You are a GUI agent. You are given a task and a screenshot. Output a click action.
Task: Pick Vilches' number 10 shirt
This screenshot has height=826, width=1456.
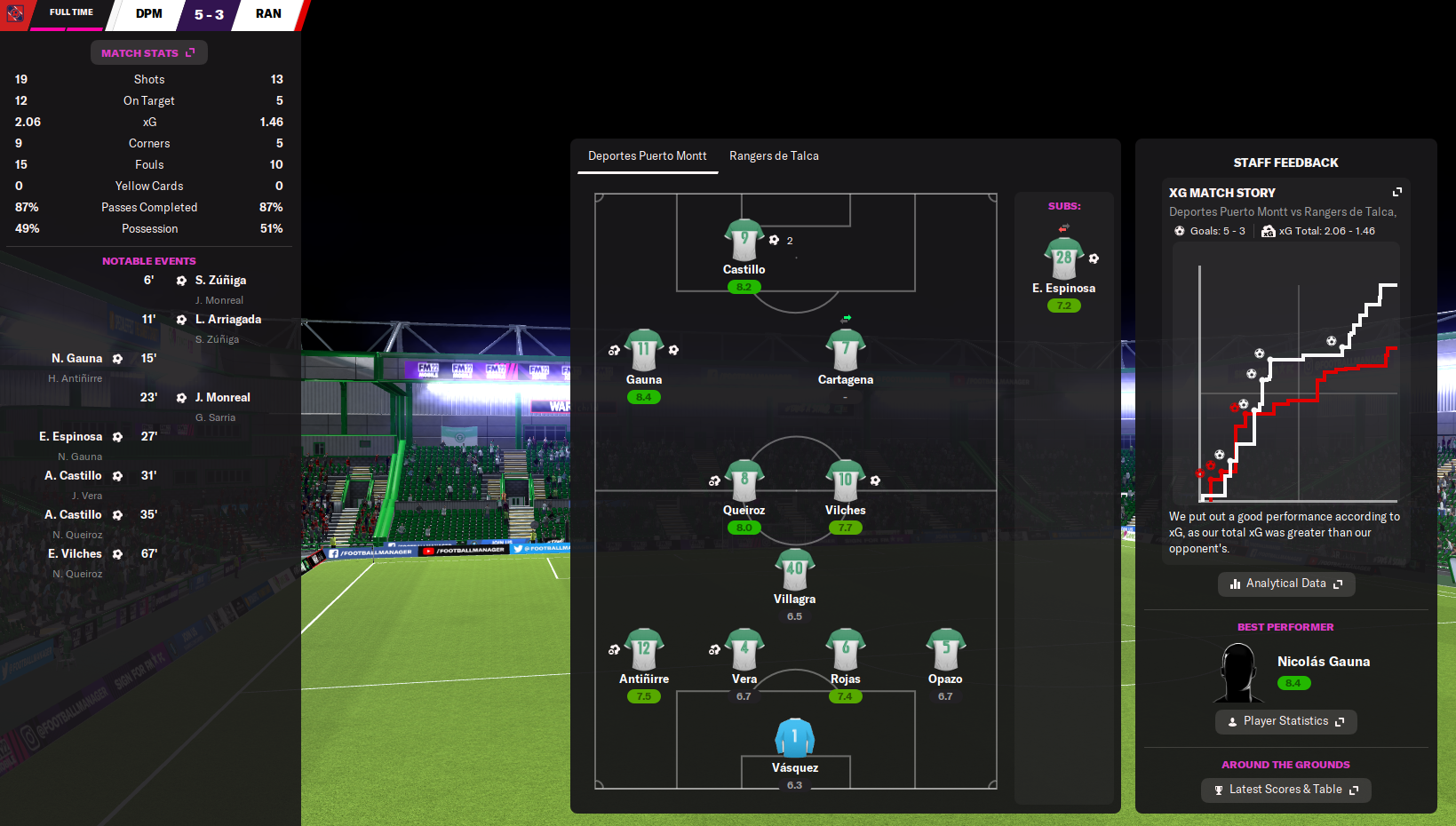pyautogui.click(x=845, y=482)
